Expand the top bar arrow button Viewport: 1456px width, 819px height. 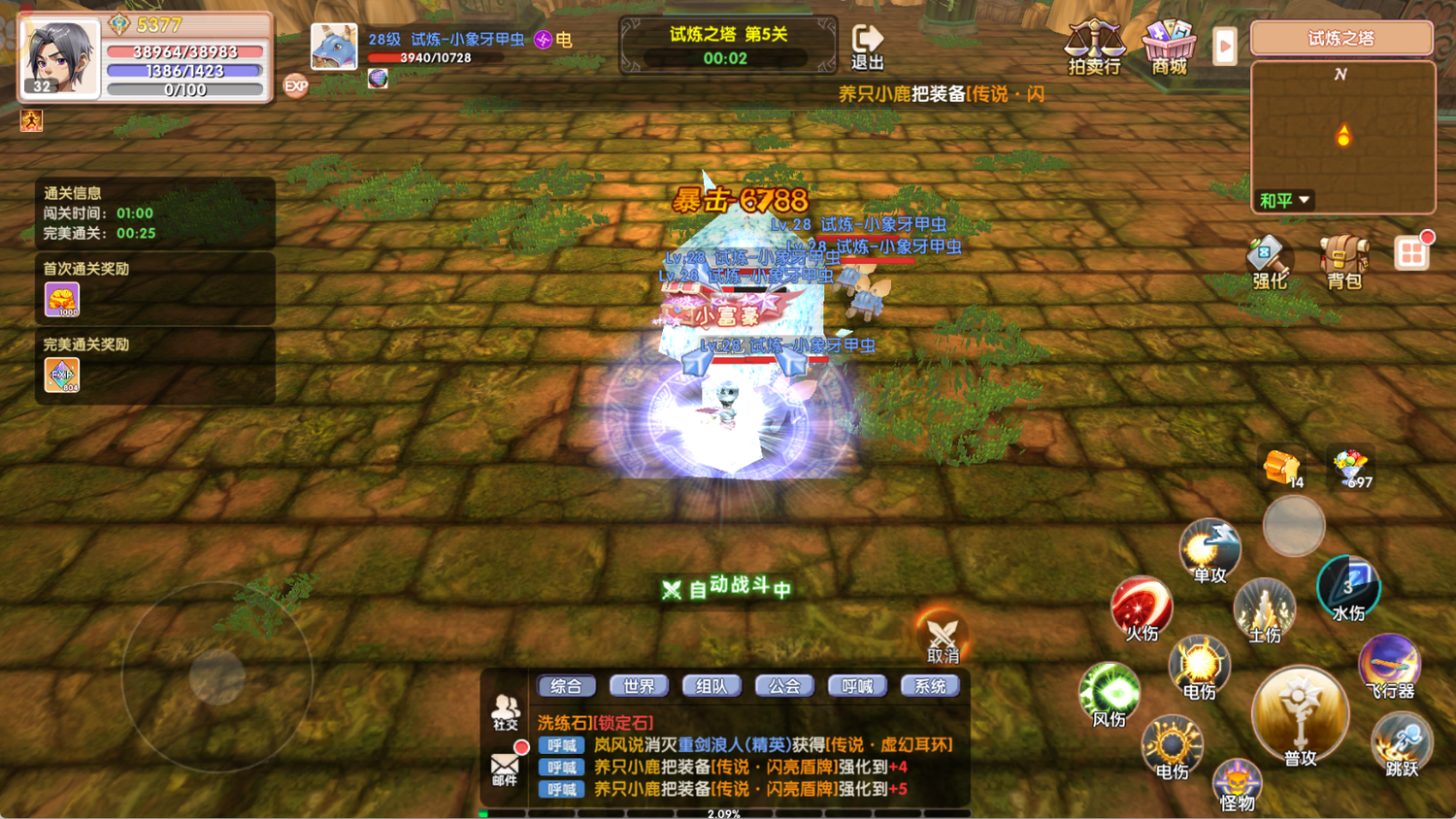[x=1225, y=46]
